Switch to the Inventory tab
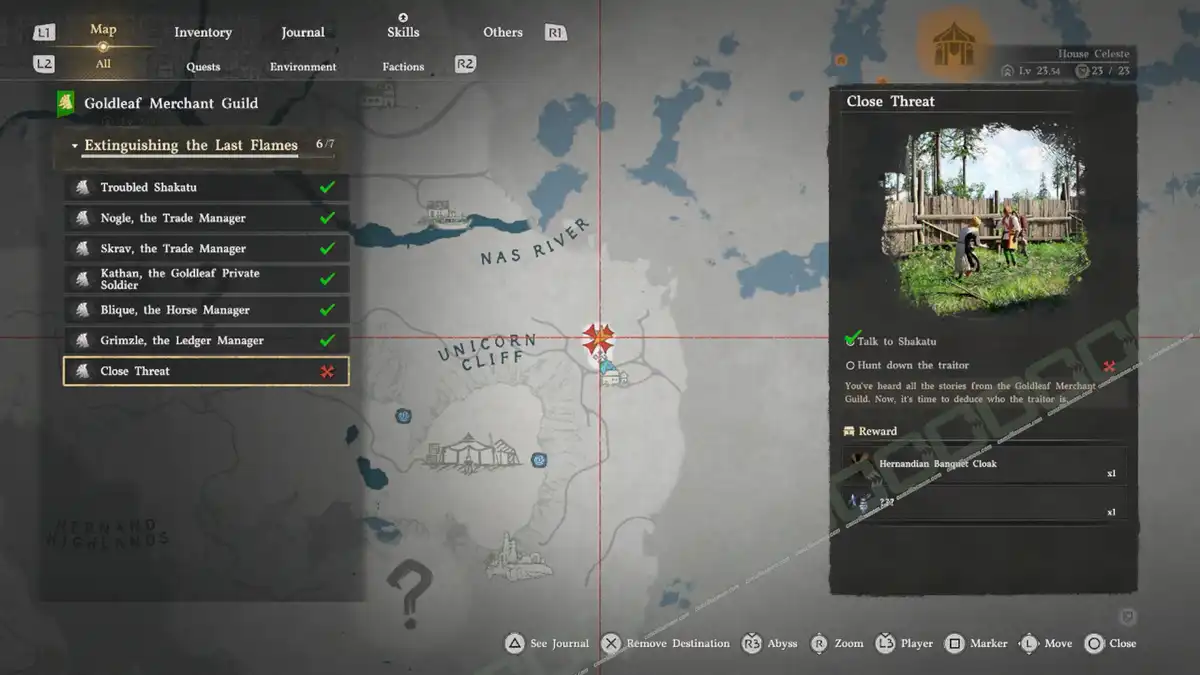This screenshot has width=1200, height=675. click(203, 32)
